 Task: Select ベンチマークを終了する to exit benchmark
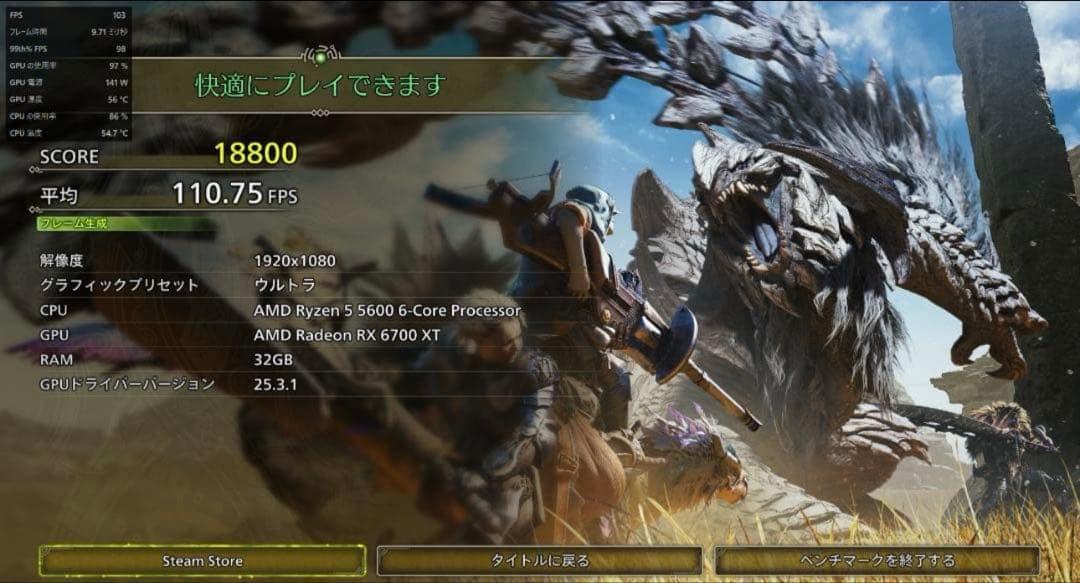point(878,561)
